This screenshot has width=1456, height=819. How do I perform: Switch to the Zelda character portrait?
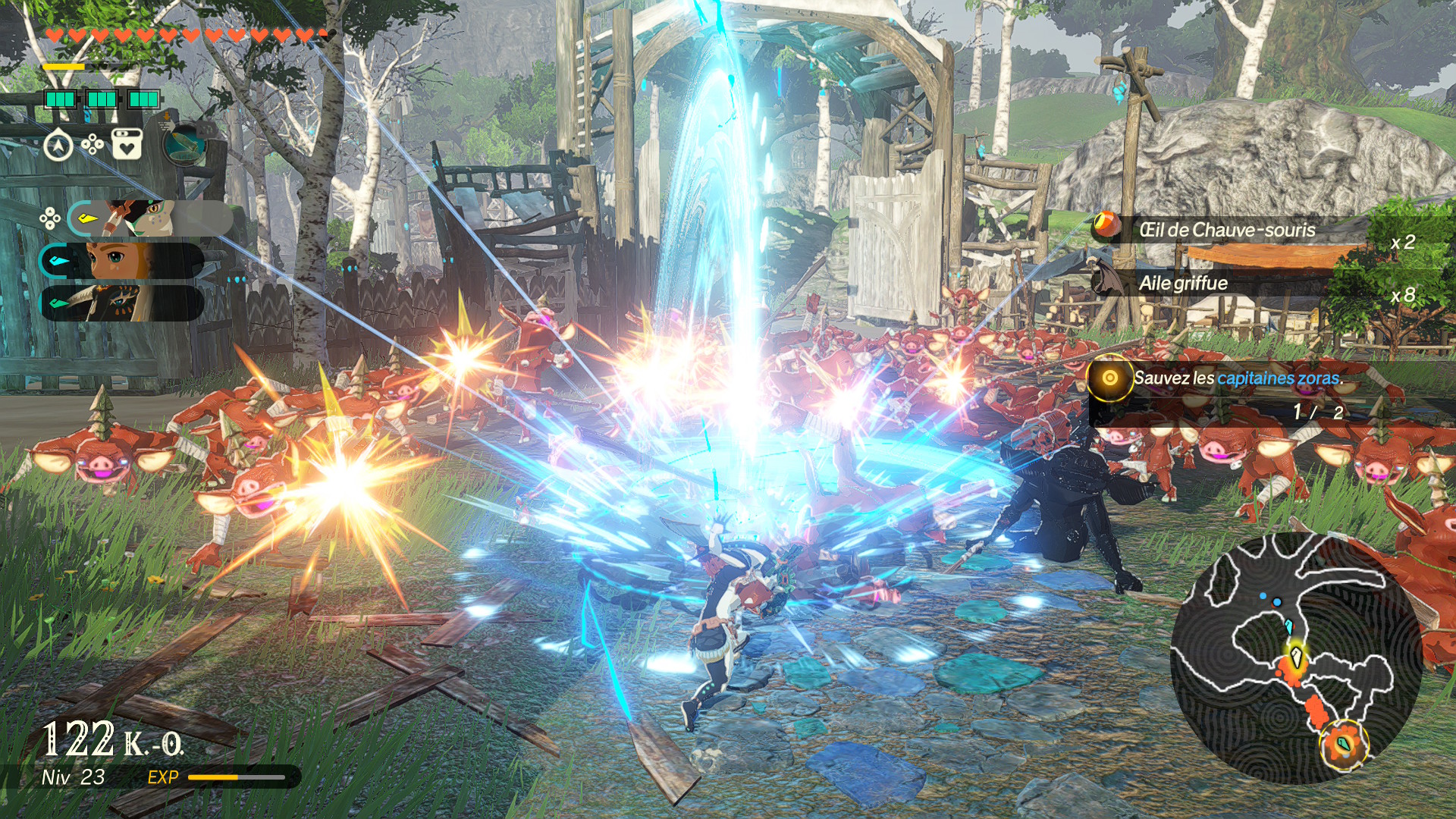(x=121, y=262)
